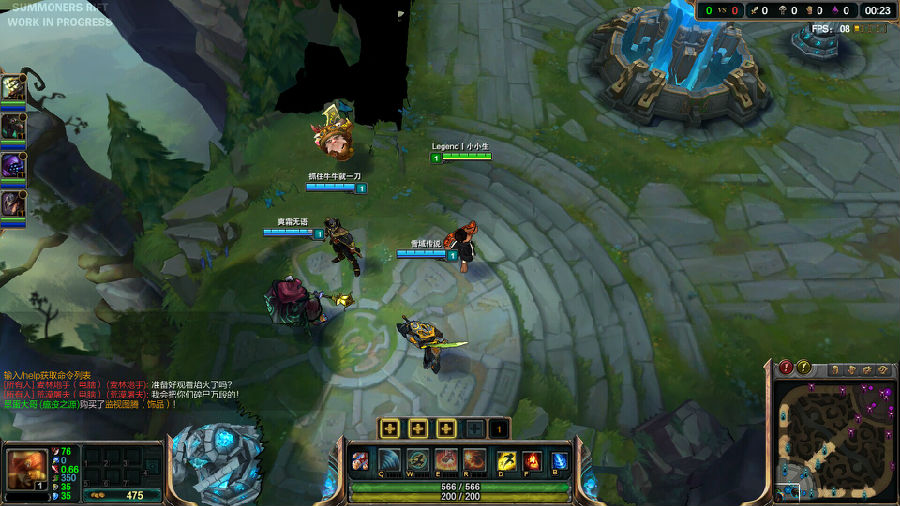Screen dimensions: 900x506
Task: Level up the E ability
Action: click(445, 429)
